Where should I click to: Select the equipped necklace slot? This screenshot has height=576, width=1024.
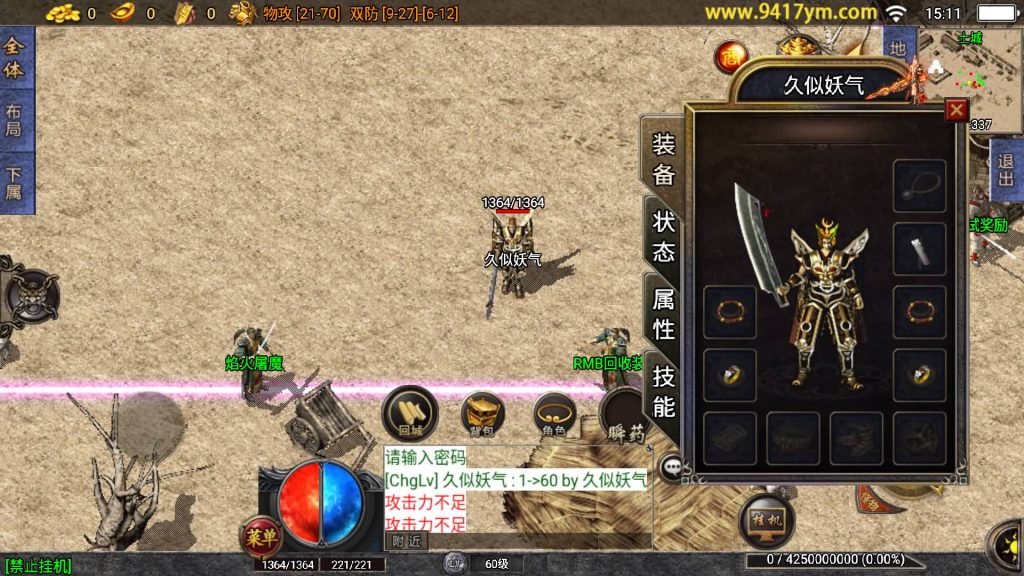click(919, 186)
